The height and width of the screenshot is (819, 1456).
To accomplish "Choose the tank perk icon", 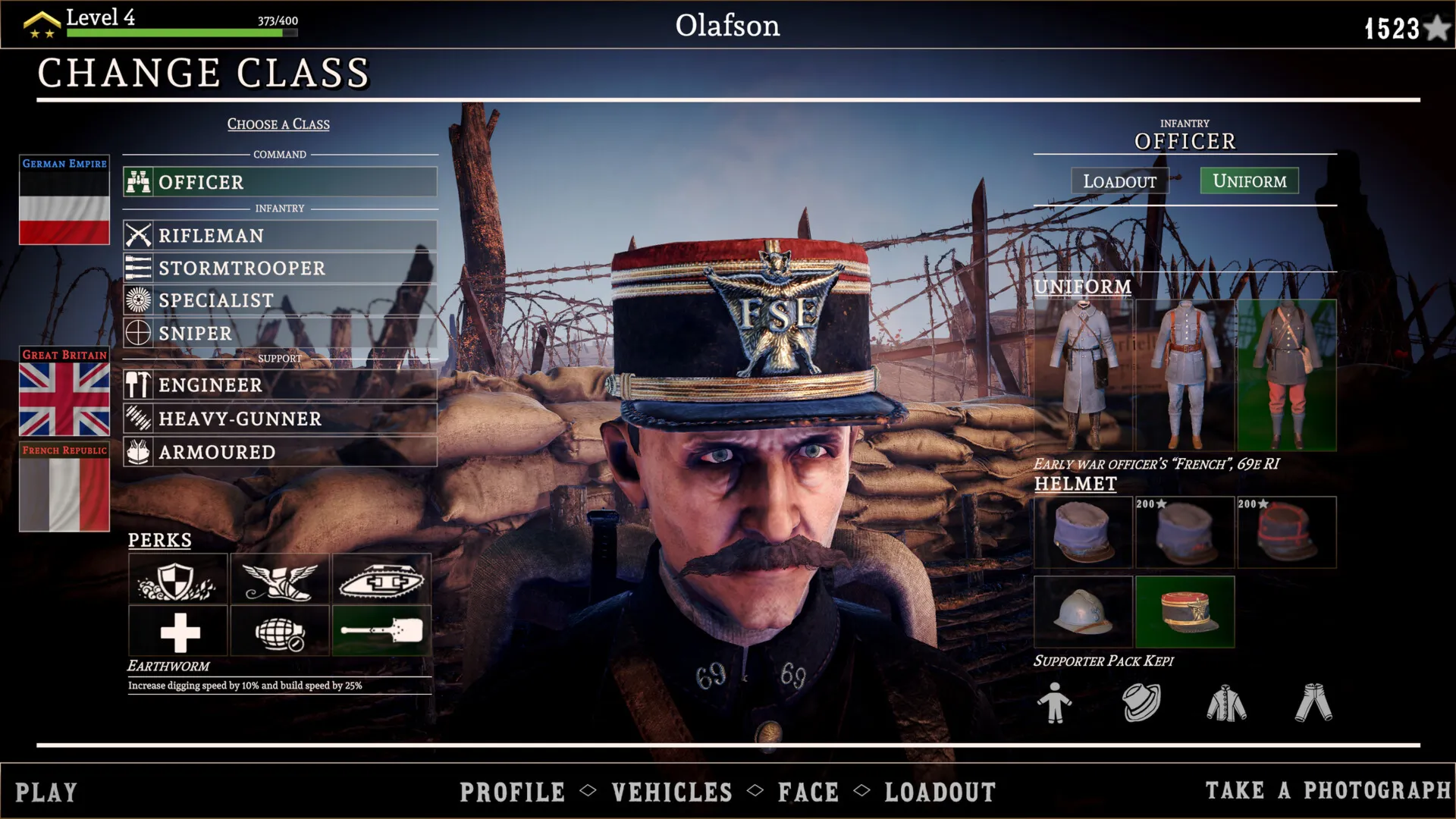I will pos(381,580).
